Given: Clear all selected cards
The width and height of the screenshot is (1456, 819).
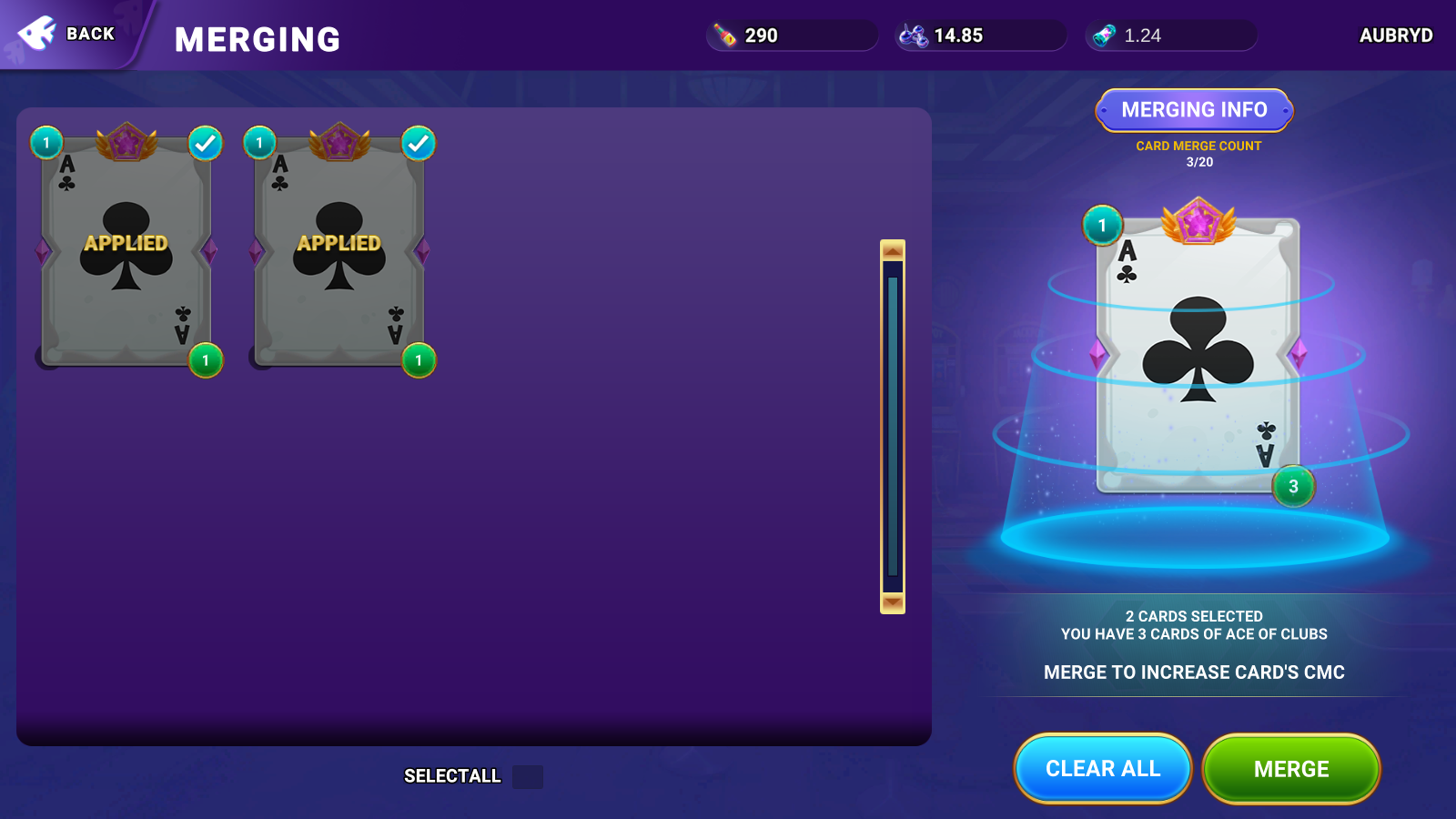Looking at the screenshot, I should click(x=1102, y=769).
